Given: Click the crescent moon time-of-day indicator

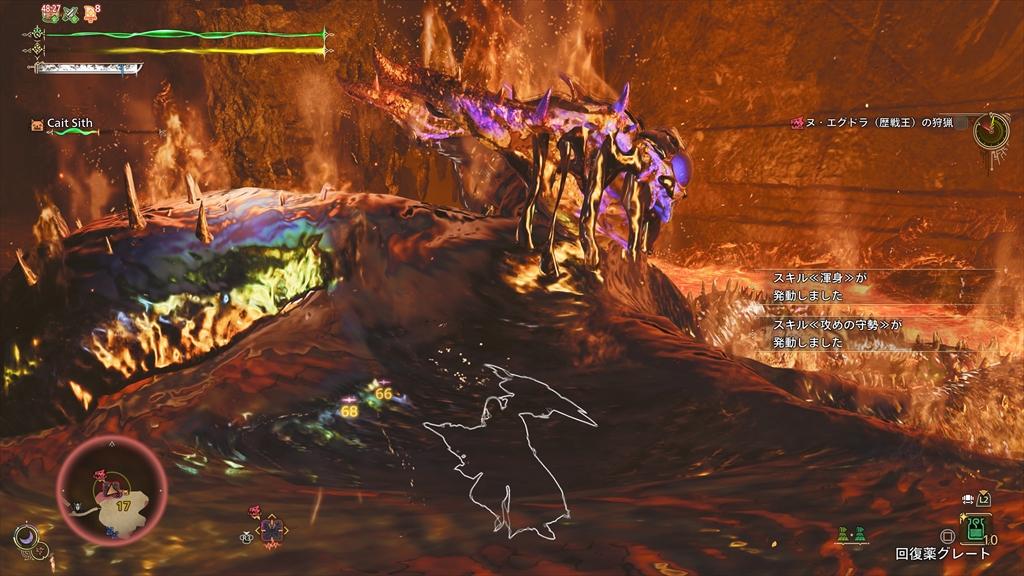Looking at the screenshot, I should tap(26, 537).
